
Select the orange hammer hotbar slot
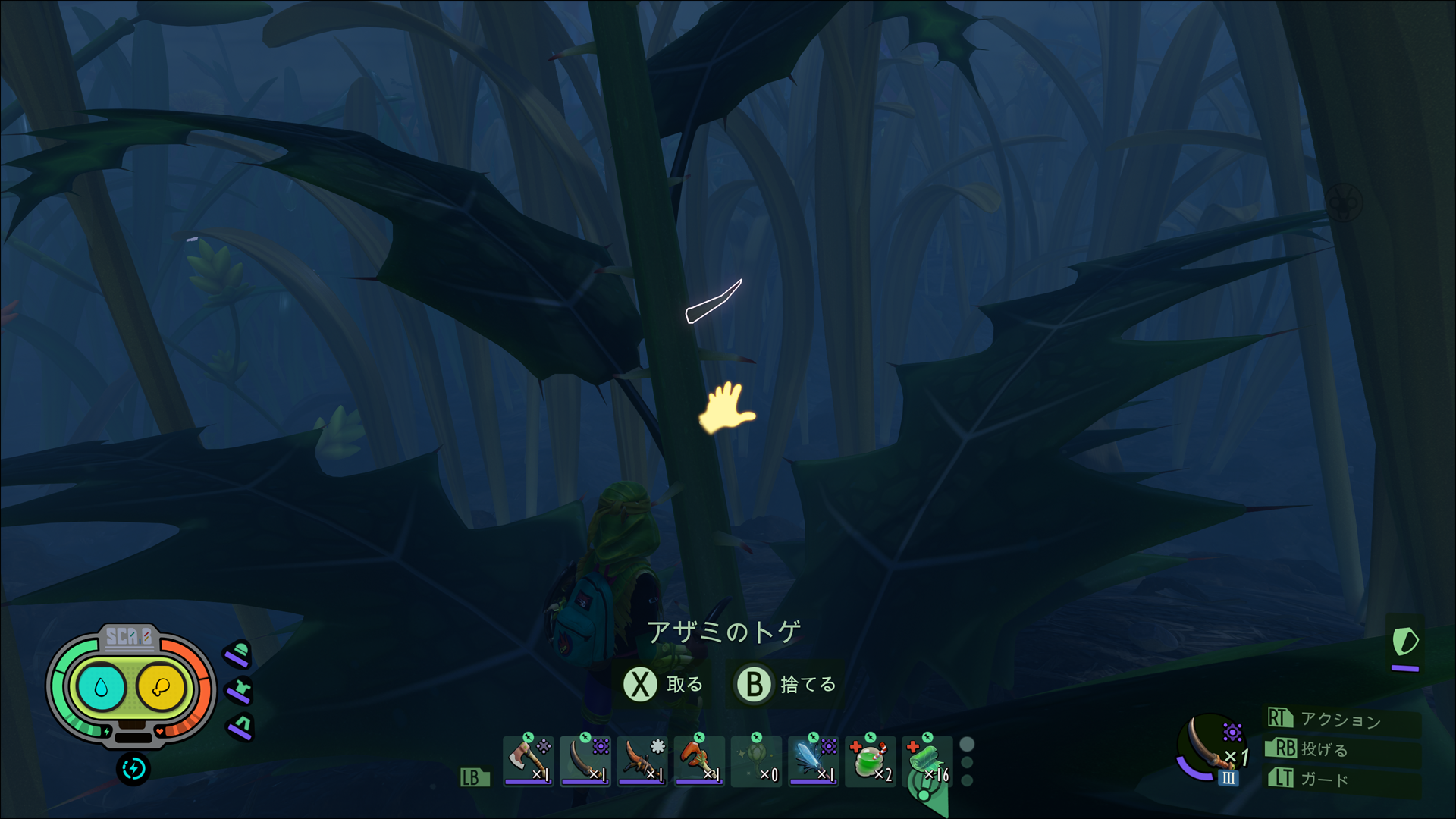[698, 760]
